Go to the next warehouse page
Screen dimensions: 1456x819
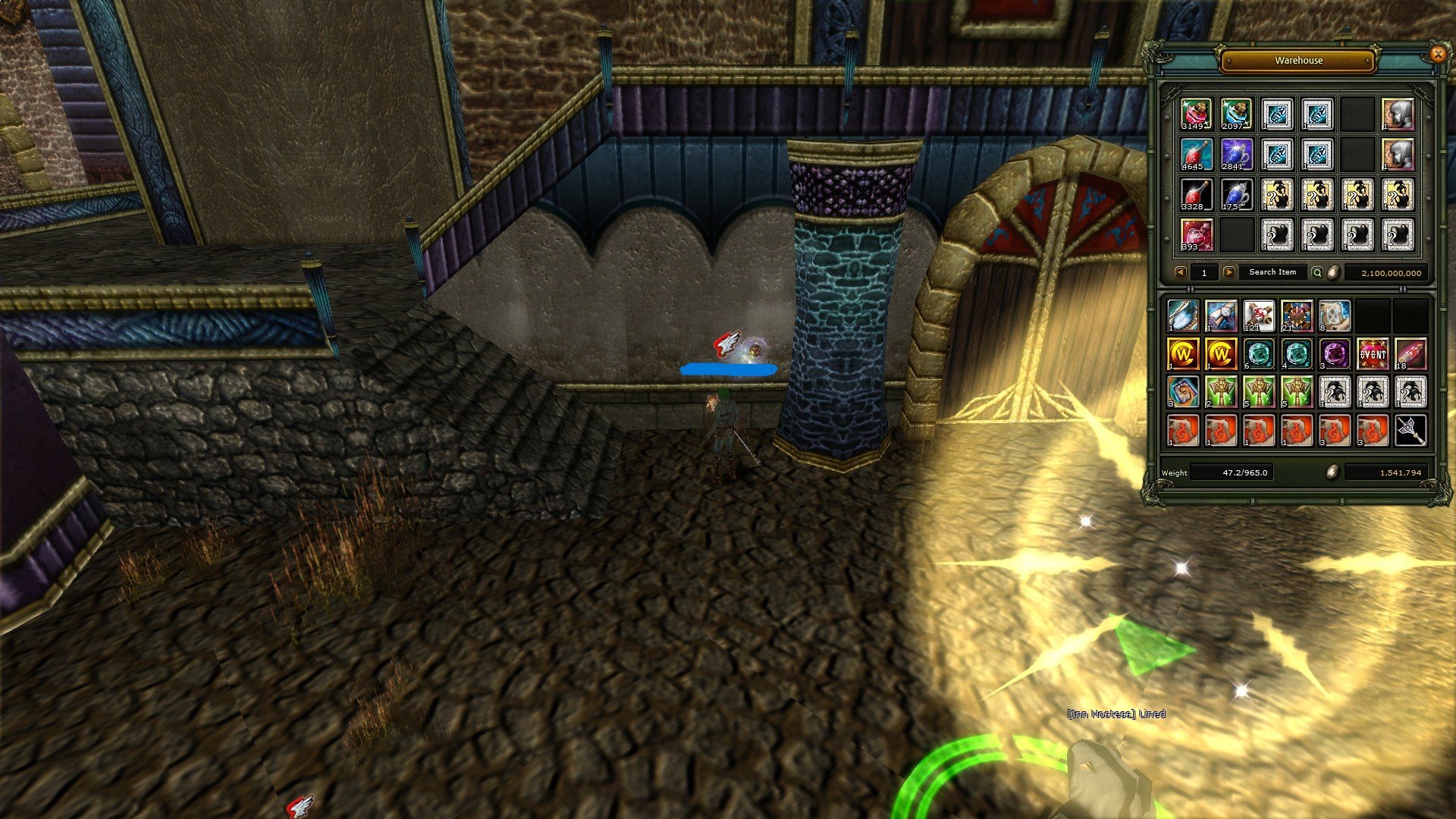click(x=1229, y=272)
